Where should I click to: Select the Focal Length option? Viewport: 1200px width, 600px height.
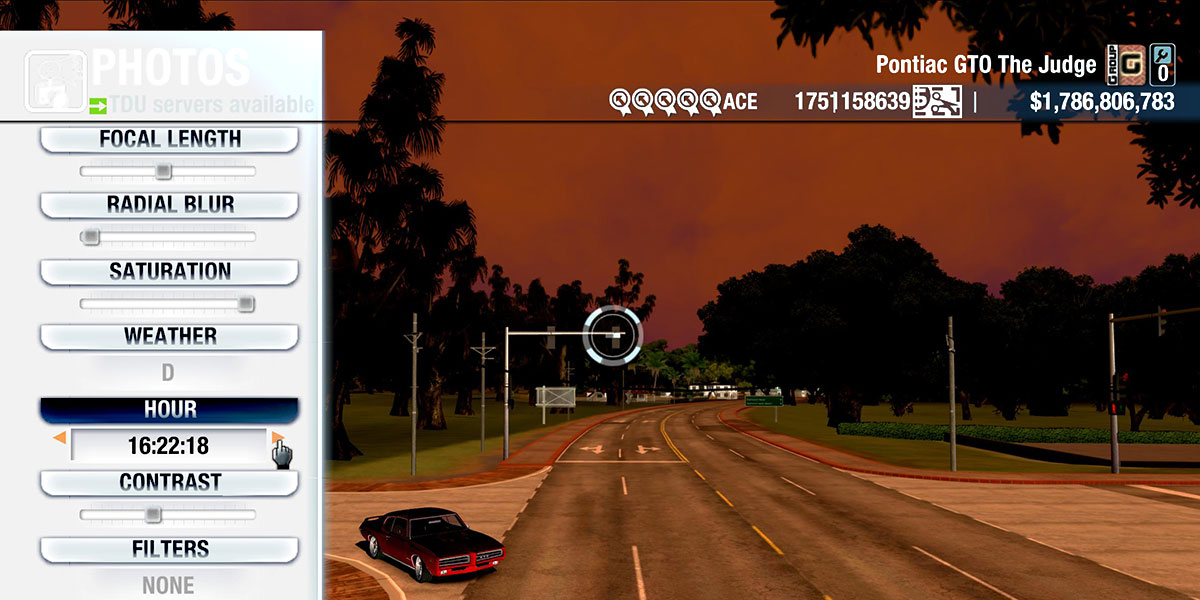pyautogui.click(x=169, y=140)
